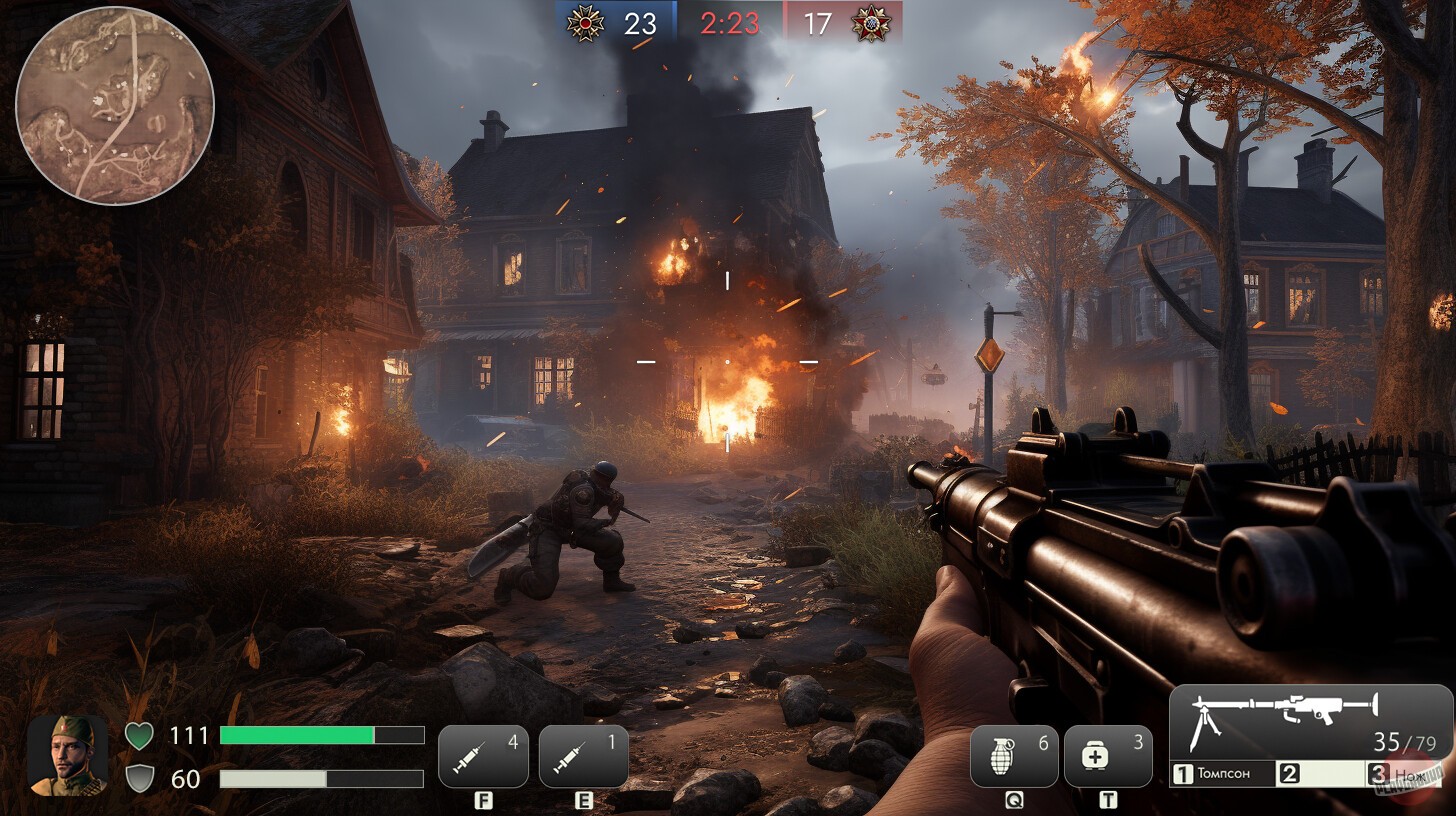Click the medkit item bound to T
Image resolution: width=1456 pixels, height=816 pixels.
click(1110, 756)
